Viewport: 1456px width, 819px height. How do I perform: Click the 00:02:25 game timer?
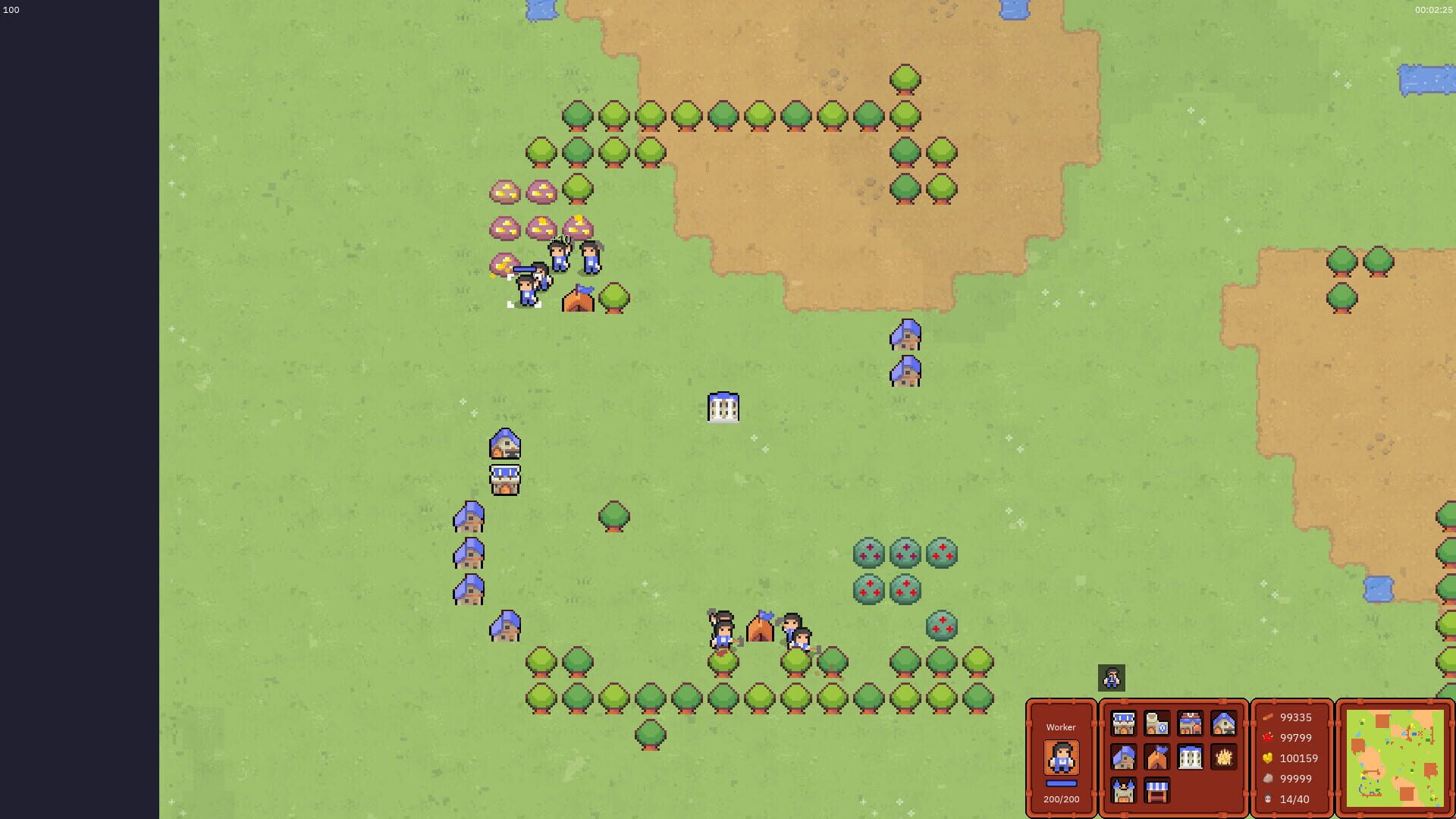click(1432, 11)
